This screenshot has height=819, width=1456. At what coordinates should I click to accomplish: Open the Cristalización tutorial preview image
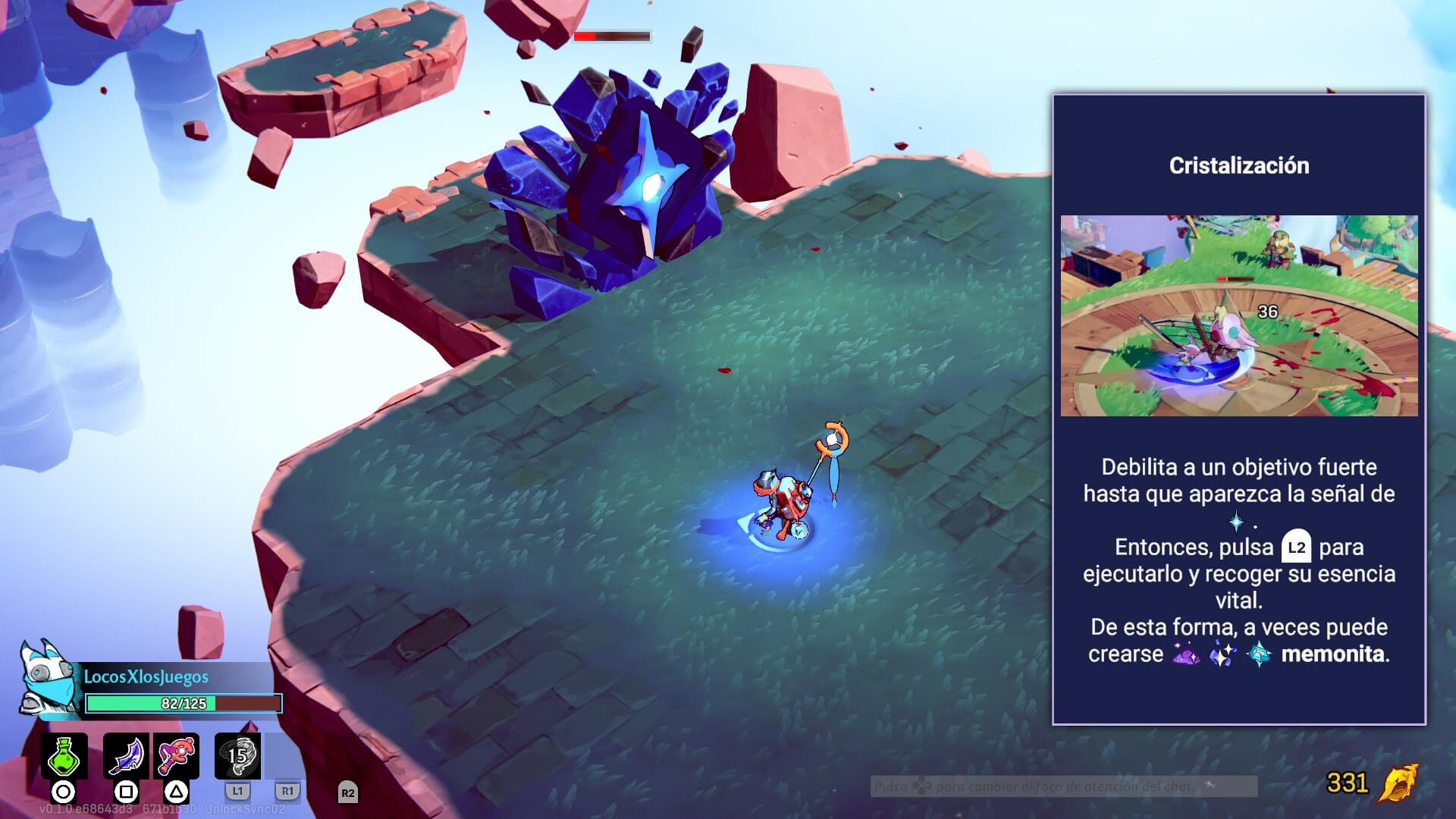(1238, 315)
